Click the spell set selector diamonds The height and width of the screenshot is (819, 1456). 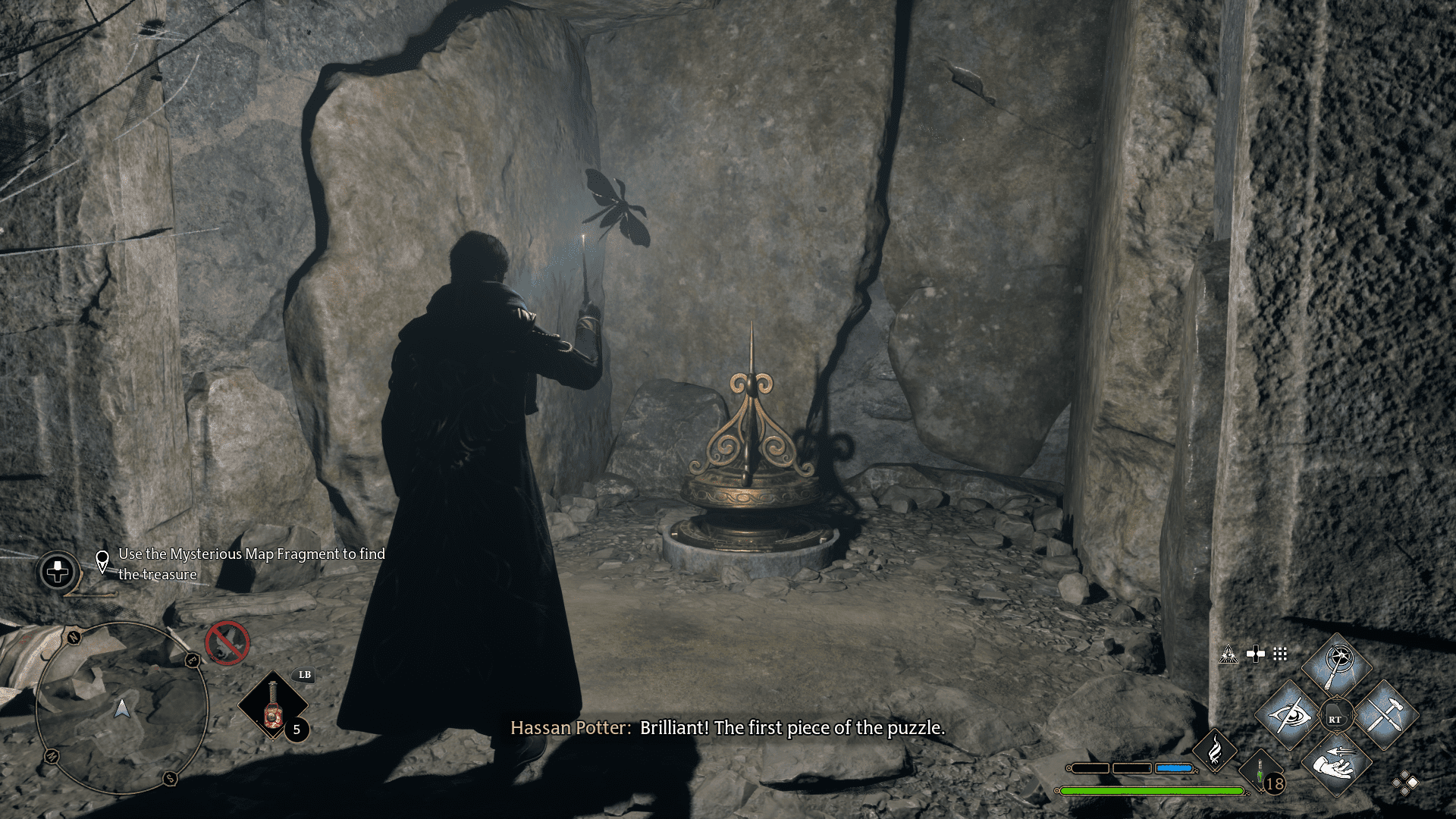click(1404, 783)
